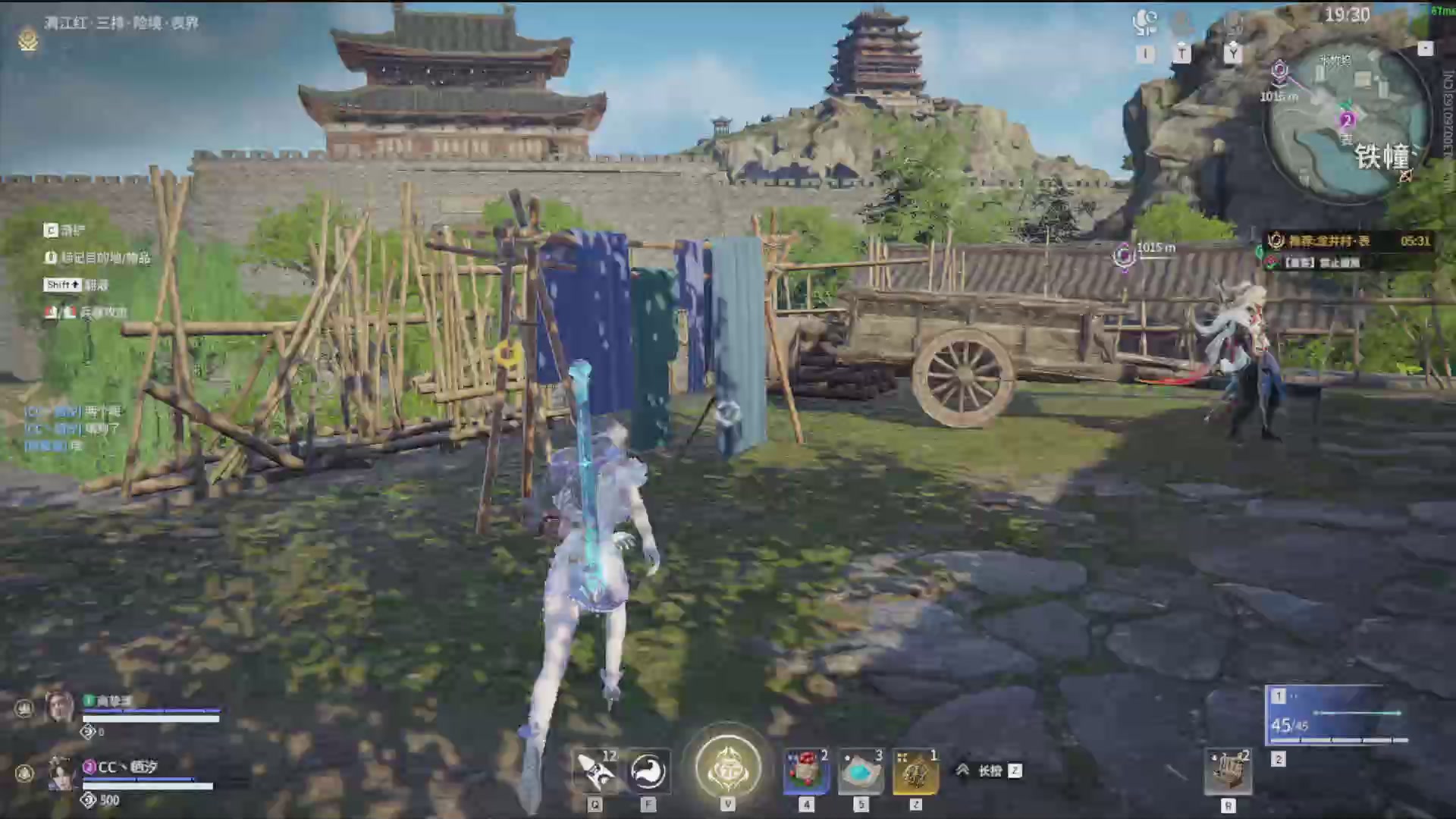Viewport: 1456px width, 819px height.
Task: Click the 45/45 ammo resource bar
Action: point(1289,724)
